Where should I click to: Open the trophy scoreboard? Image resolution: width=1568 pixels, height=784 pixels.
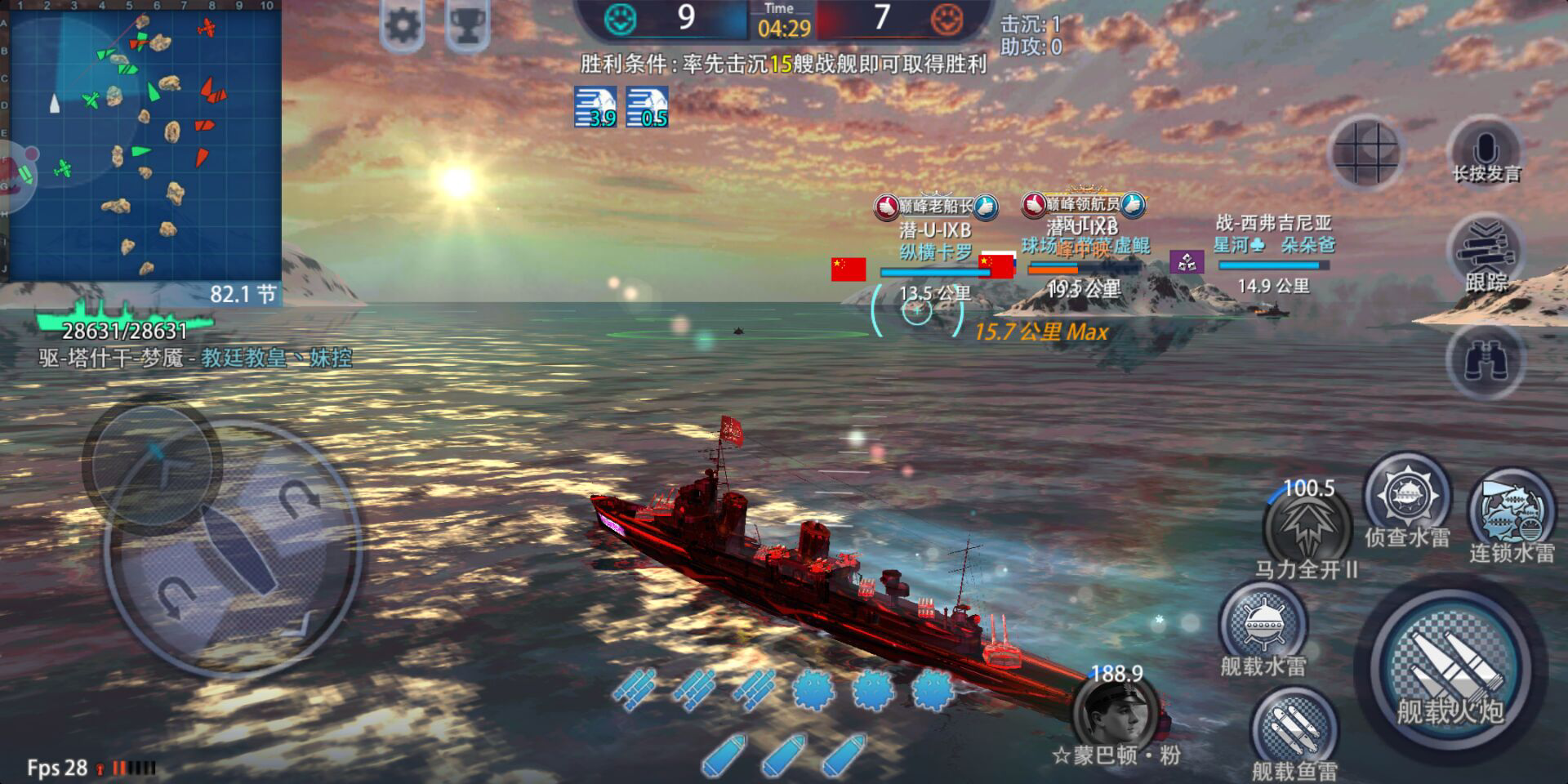[467, 26]
